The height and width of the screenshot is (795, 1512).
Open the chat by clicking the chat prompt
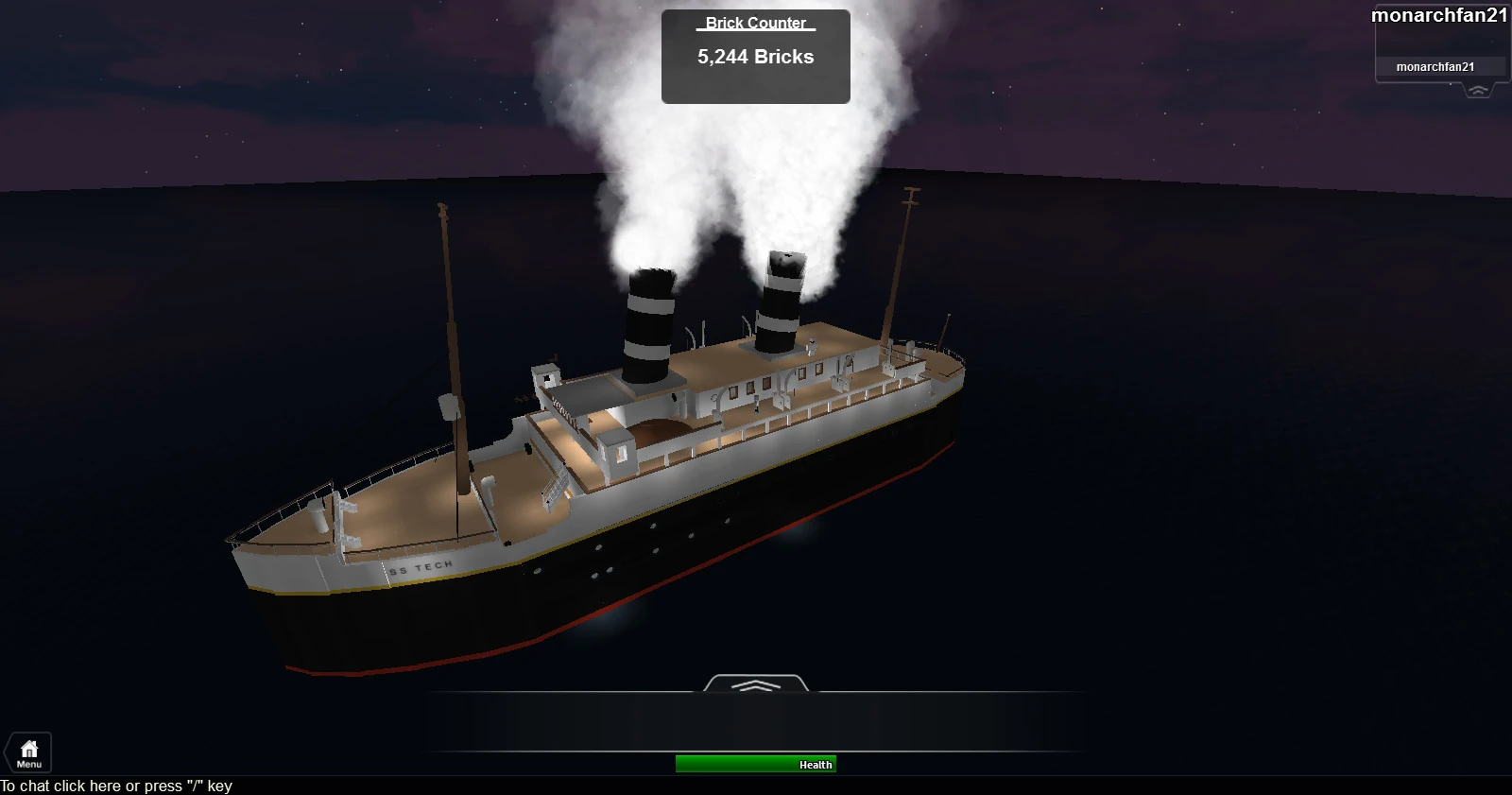[117, 786]
